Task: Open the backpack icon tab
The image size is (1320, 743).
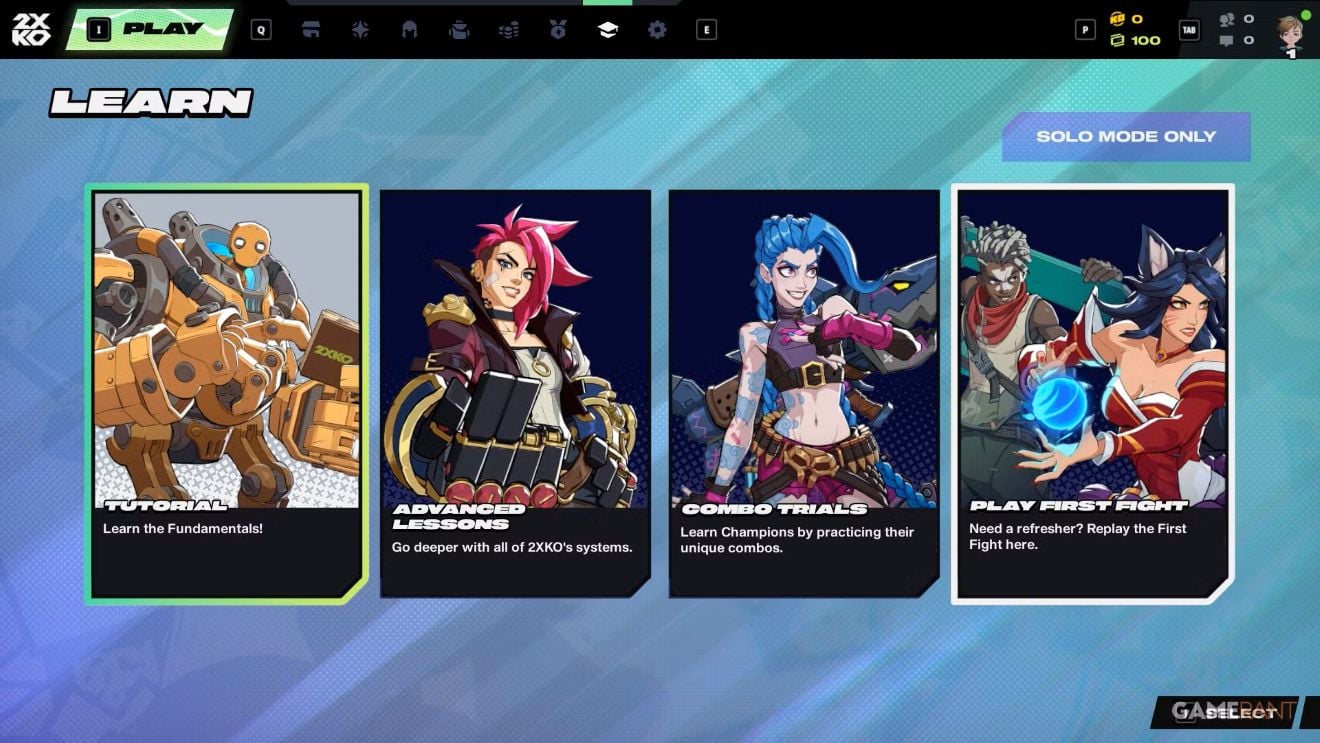Action: tap(459, 30)
